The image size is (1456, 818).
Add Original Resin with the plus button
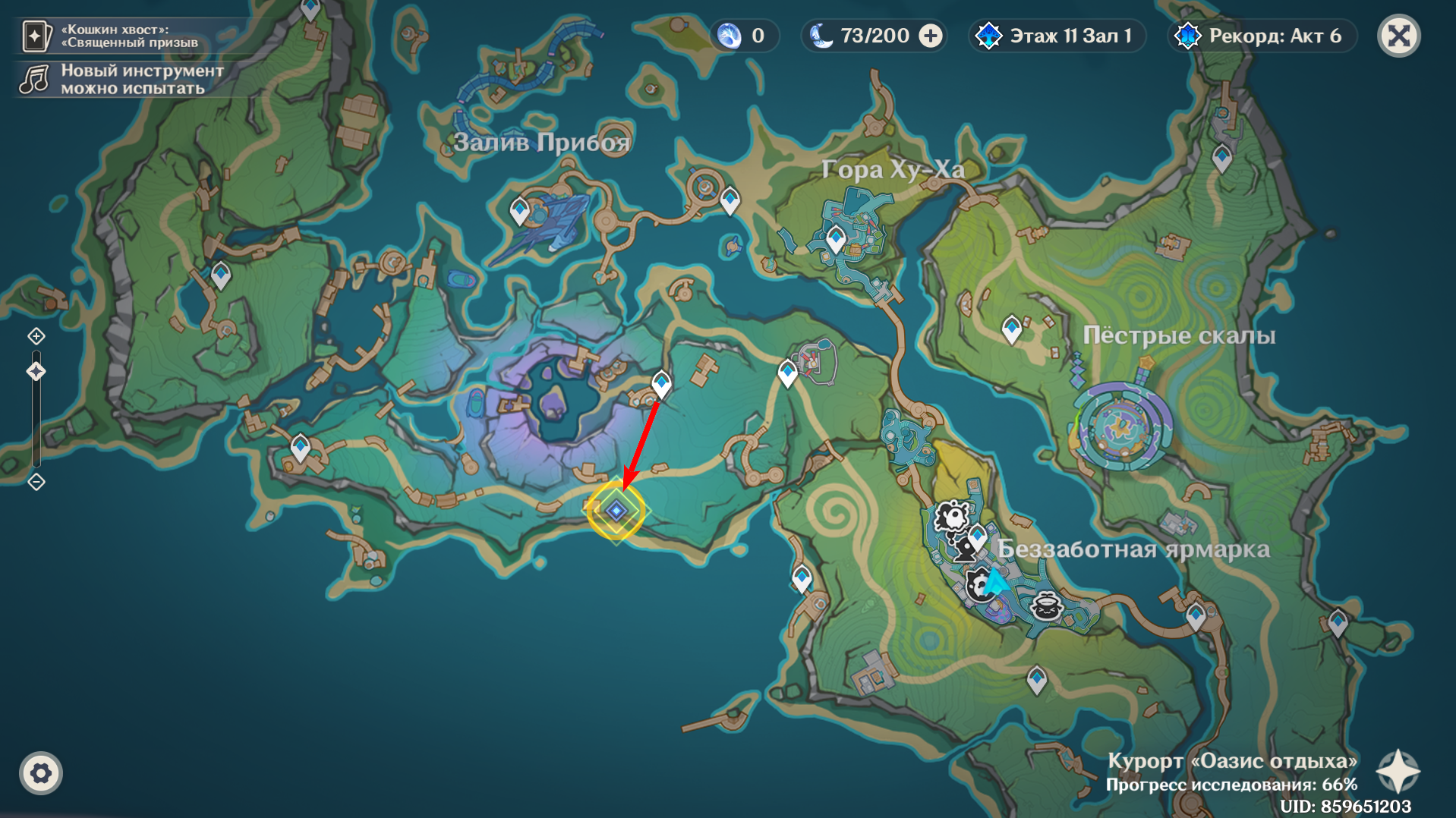click(x=931, y=36)
